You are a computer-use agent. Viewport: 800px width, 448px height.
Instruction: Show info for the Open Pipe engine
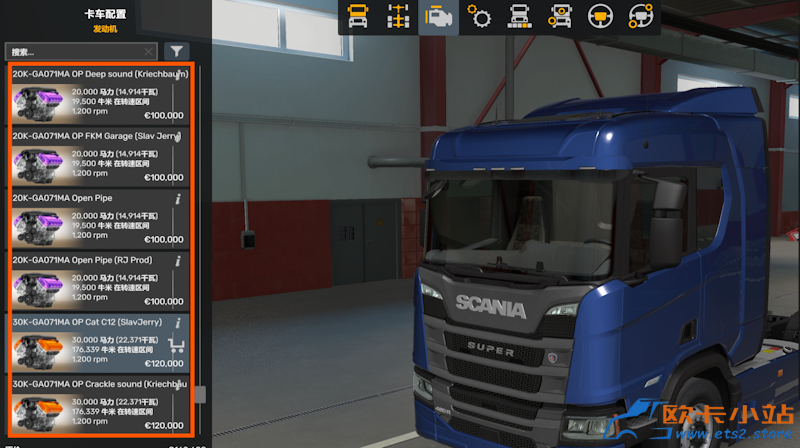pyautogui.click(x=178, y=199)
